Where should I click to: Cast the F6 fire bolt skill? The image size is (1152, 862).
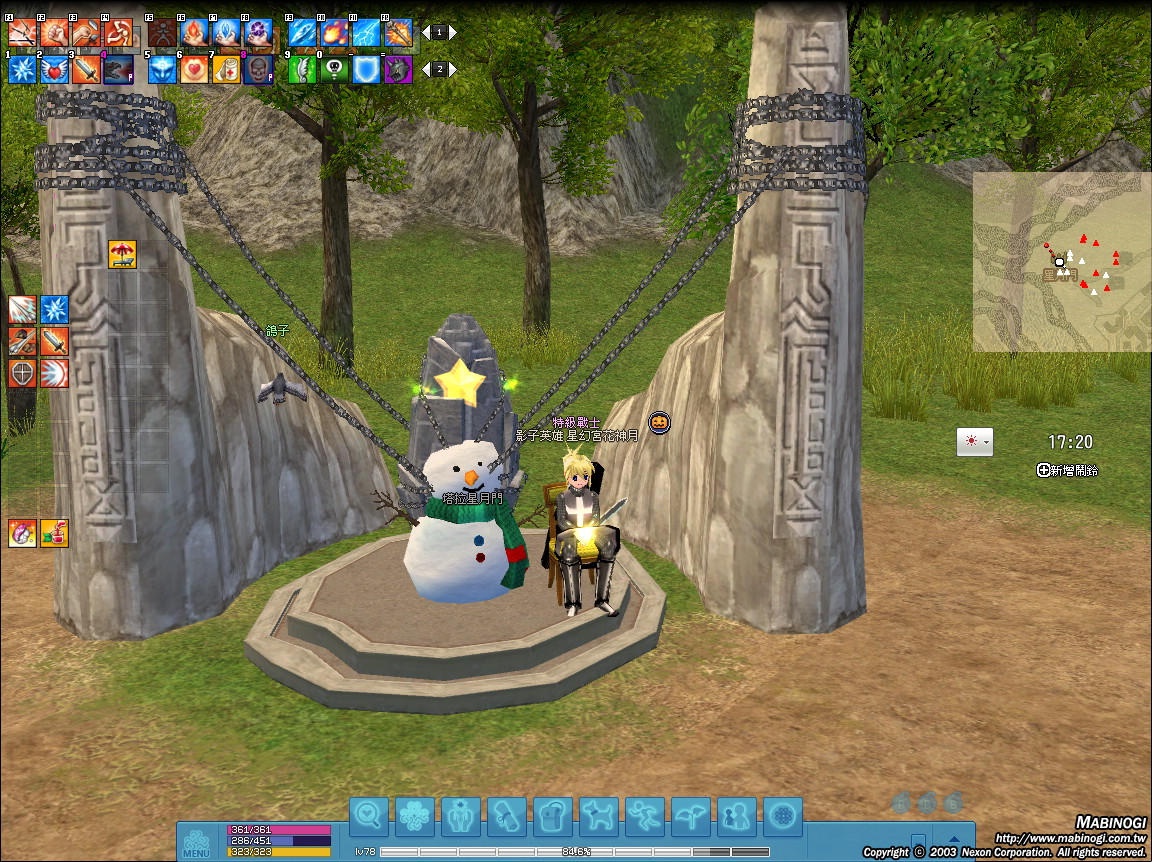tap(194, 33)
